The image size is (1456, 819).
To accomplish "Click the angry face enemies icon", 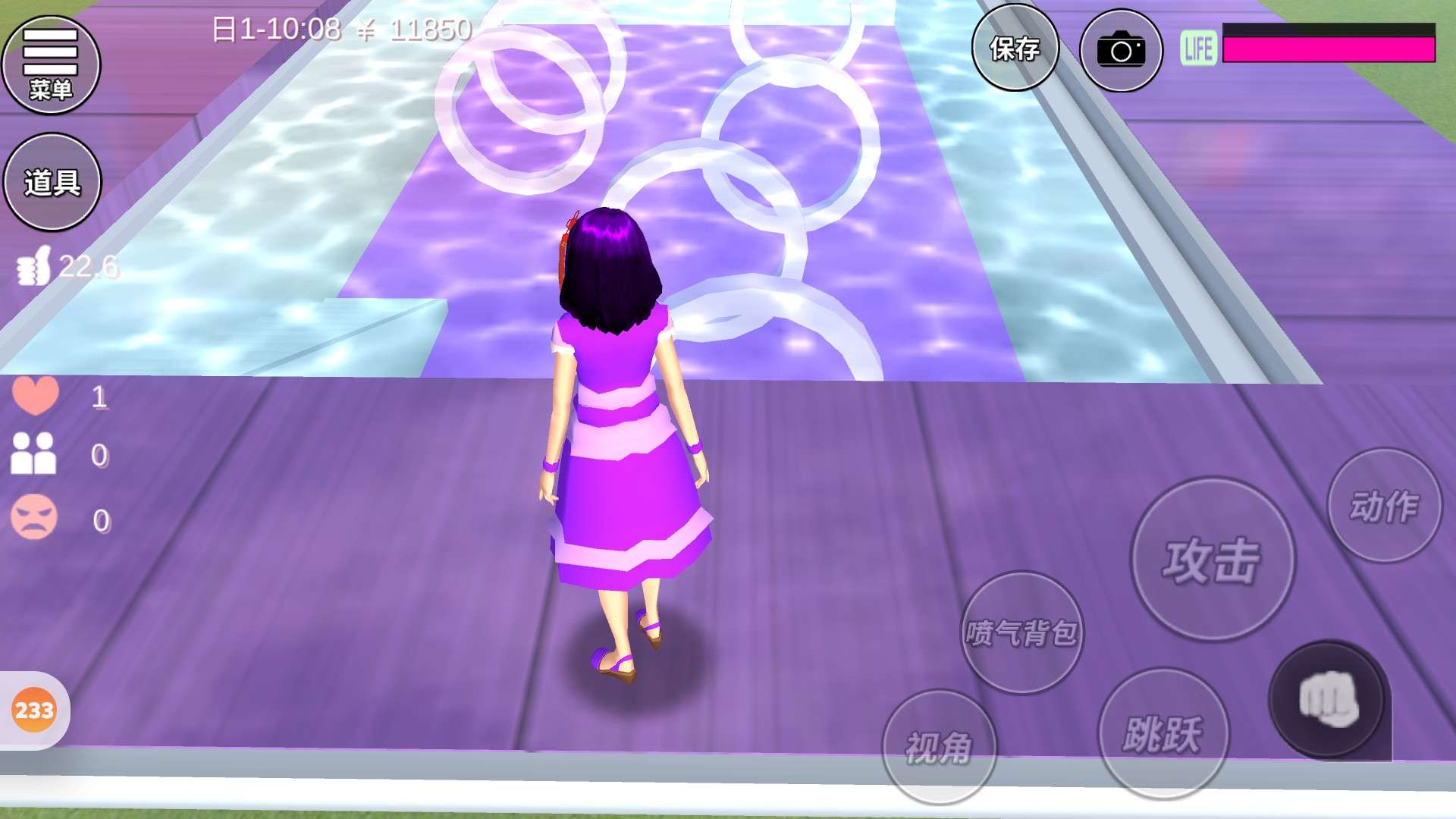I will [x=34, y=518].
